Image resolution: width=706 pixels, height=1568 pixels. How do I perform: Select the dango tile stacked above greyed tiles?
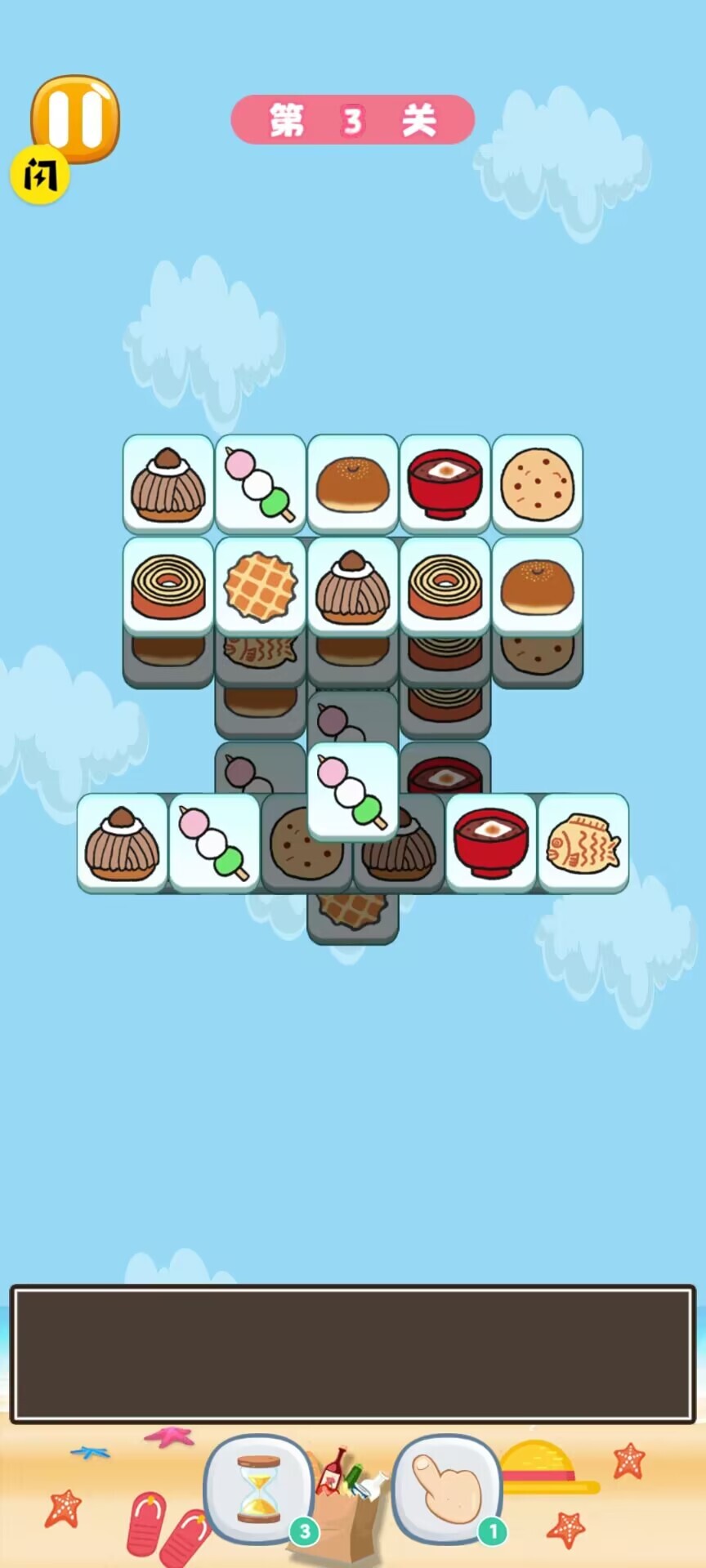[352, 791]
